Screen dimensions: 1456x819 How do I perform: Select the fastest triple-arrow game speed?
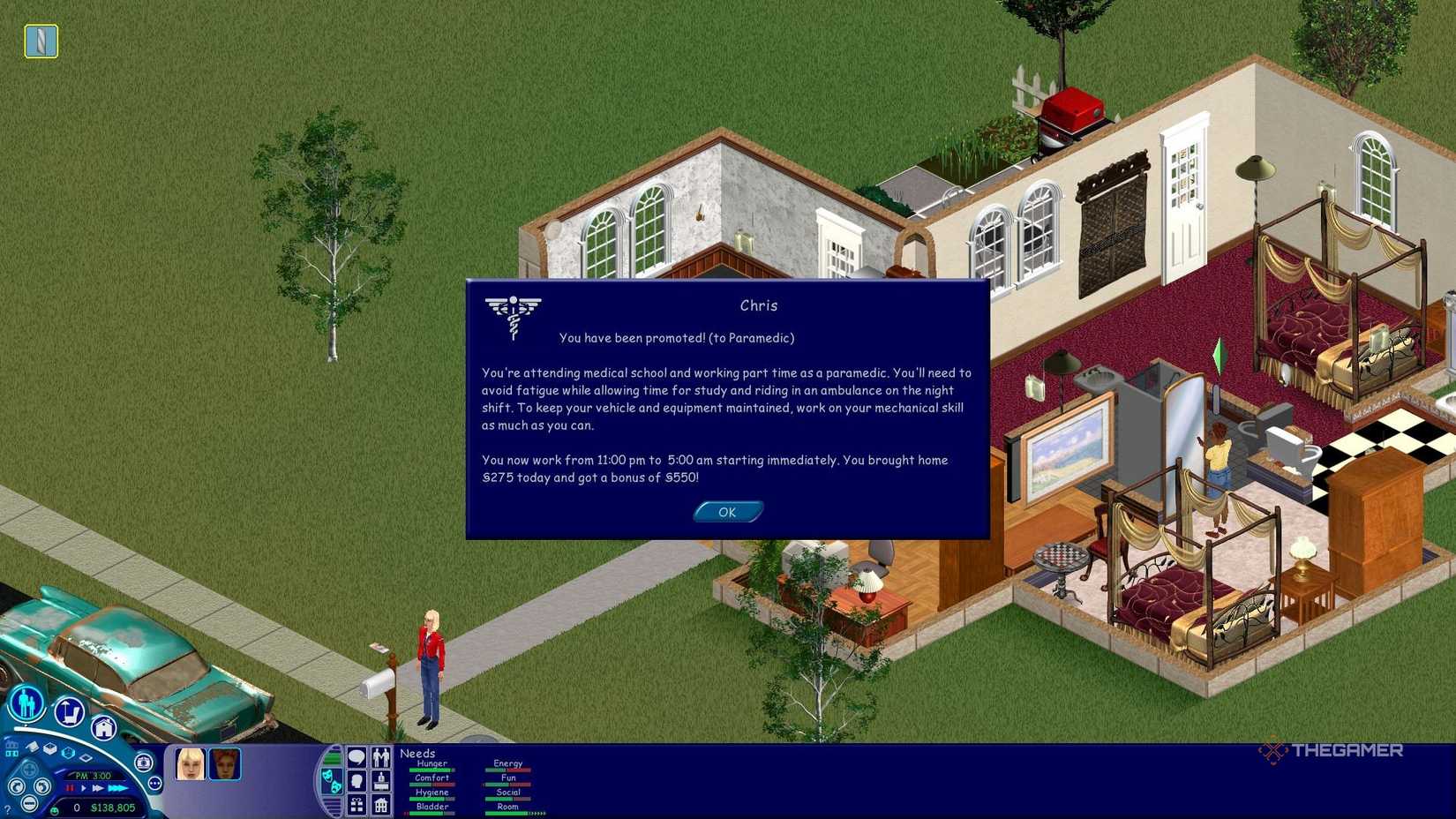[116, 788]
